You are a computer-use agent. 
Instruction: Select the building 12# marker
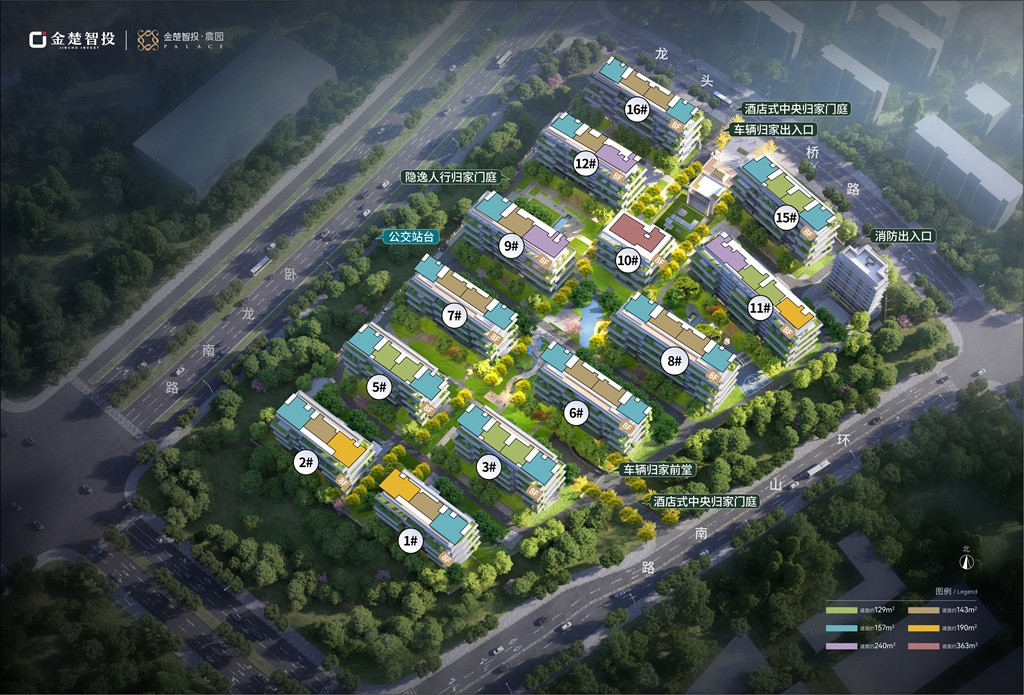(585, 162)
